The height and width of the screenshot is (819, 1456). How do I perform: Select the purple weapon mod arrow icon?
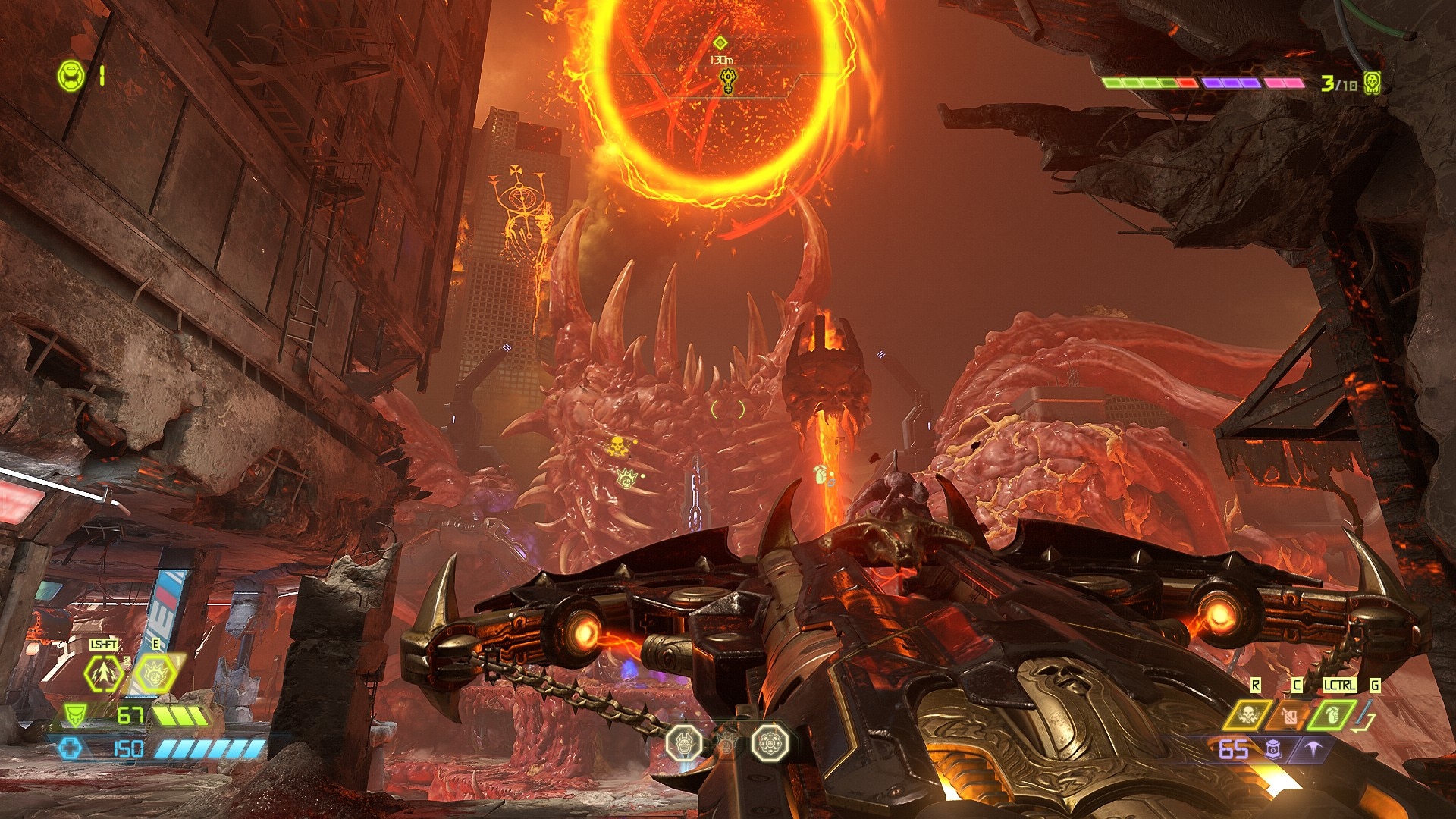1313,749
